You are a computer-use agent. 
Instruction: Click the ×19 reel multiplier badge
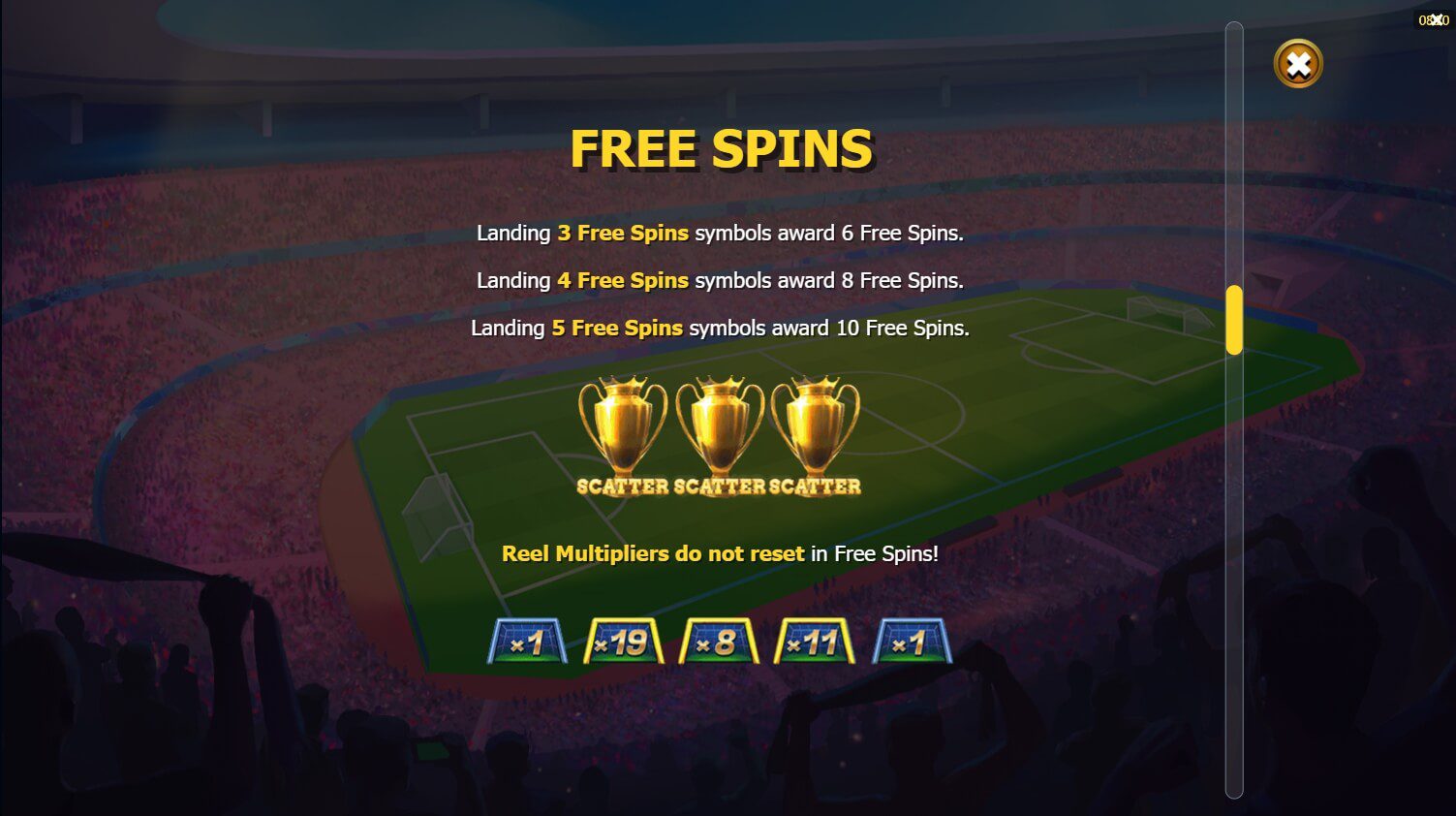pyautogui.click(x=623, y=640)
